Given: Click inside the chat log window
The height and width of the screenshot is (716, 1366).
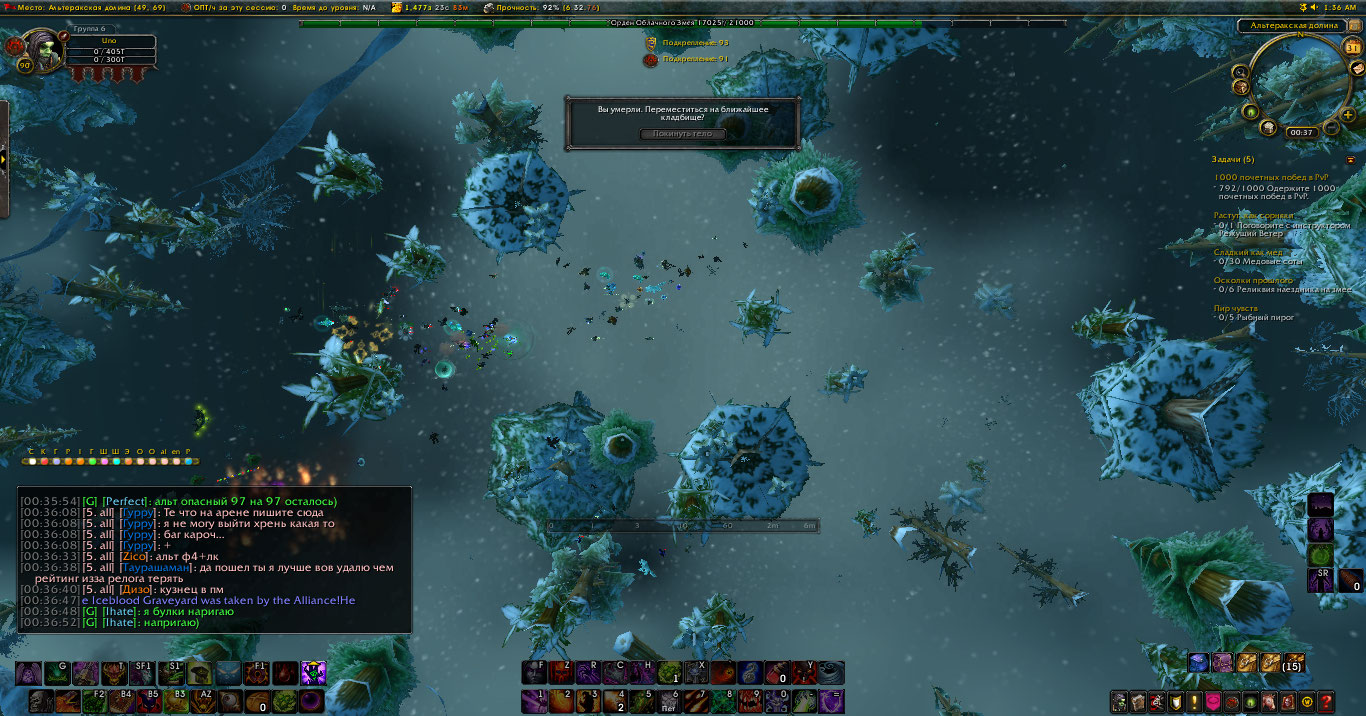Looking at the screenshot, I should click(214, 560).
